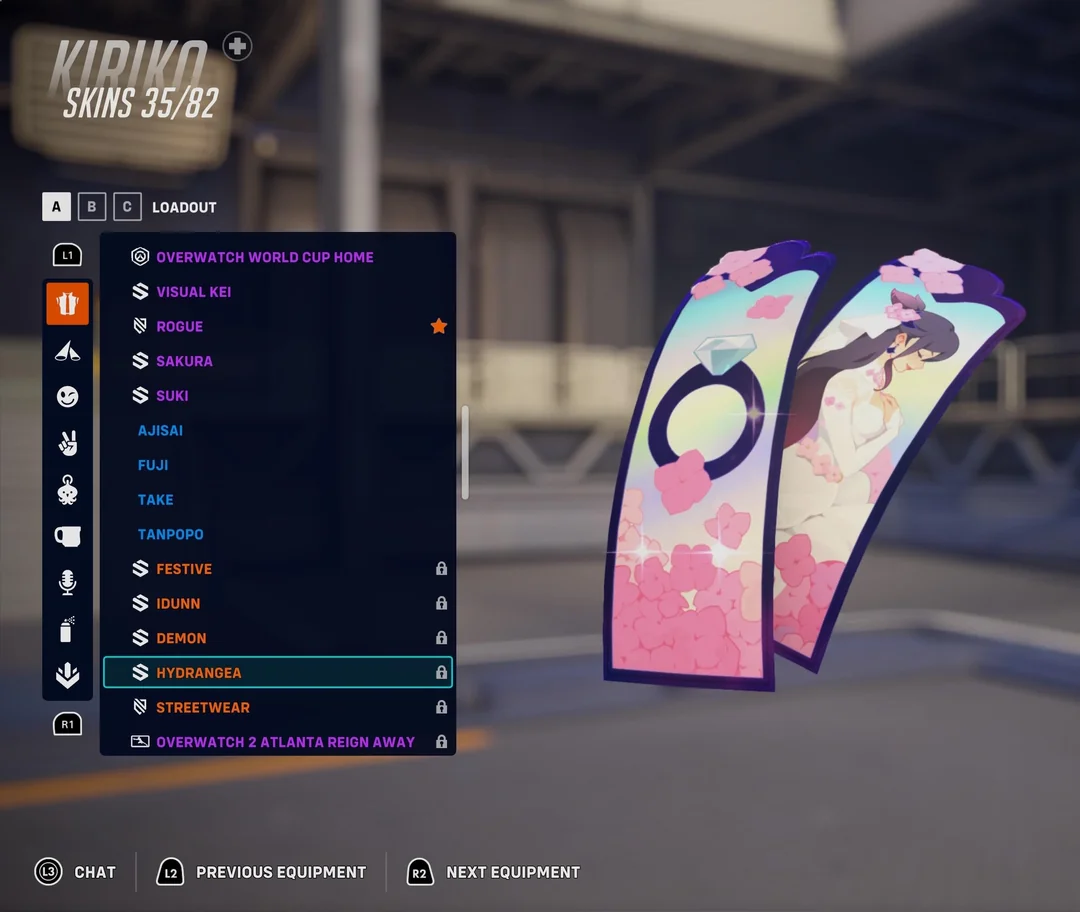Click the plus icon beside Kiriko's name

[237, 46]
